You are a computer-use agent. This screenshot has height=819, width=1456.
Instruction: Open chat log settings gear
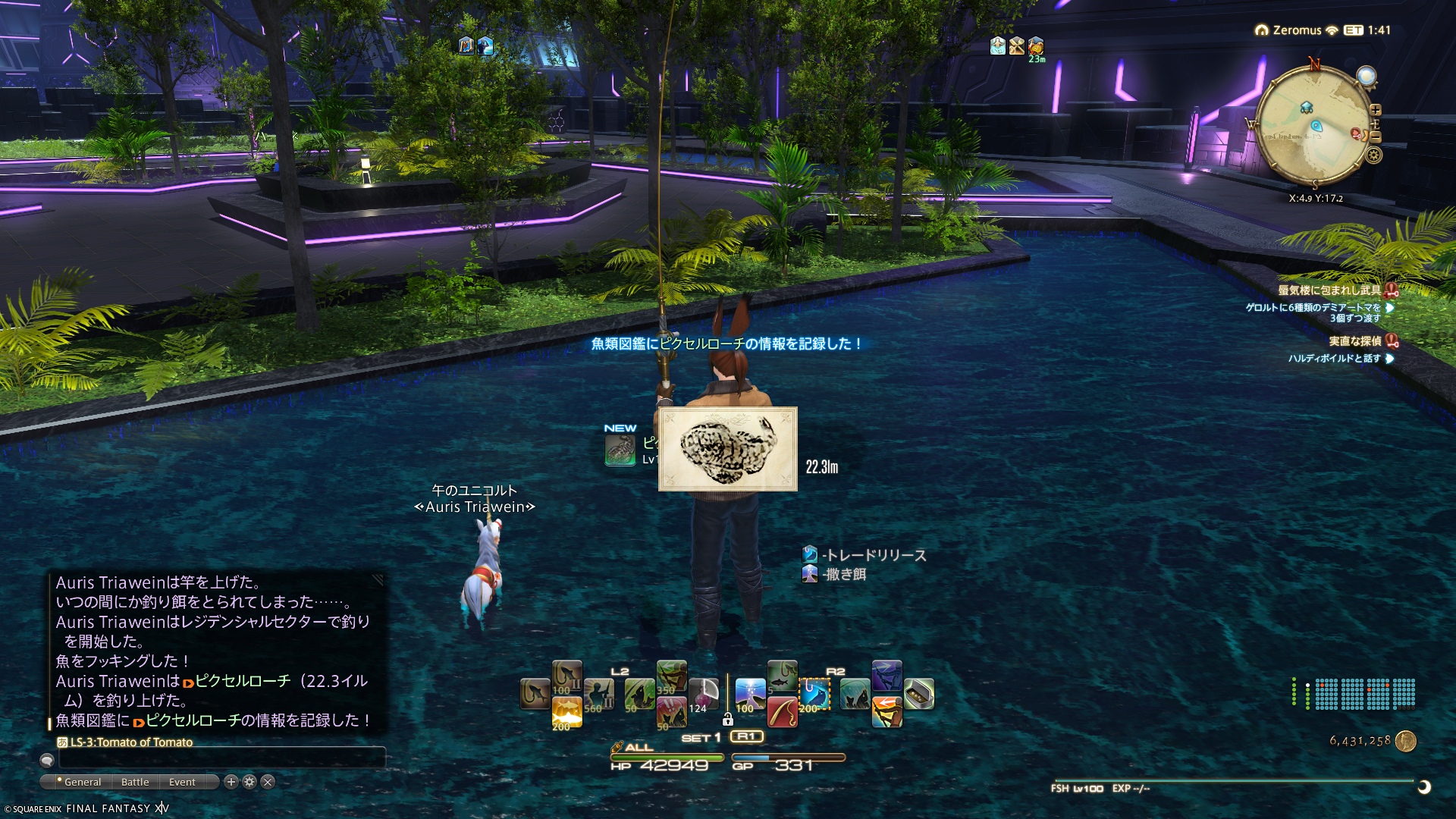(249, 782)
